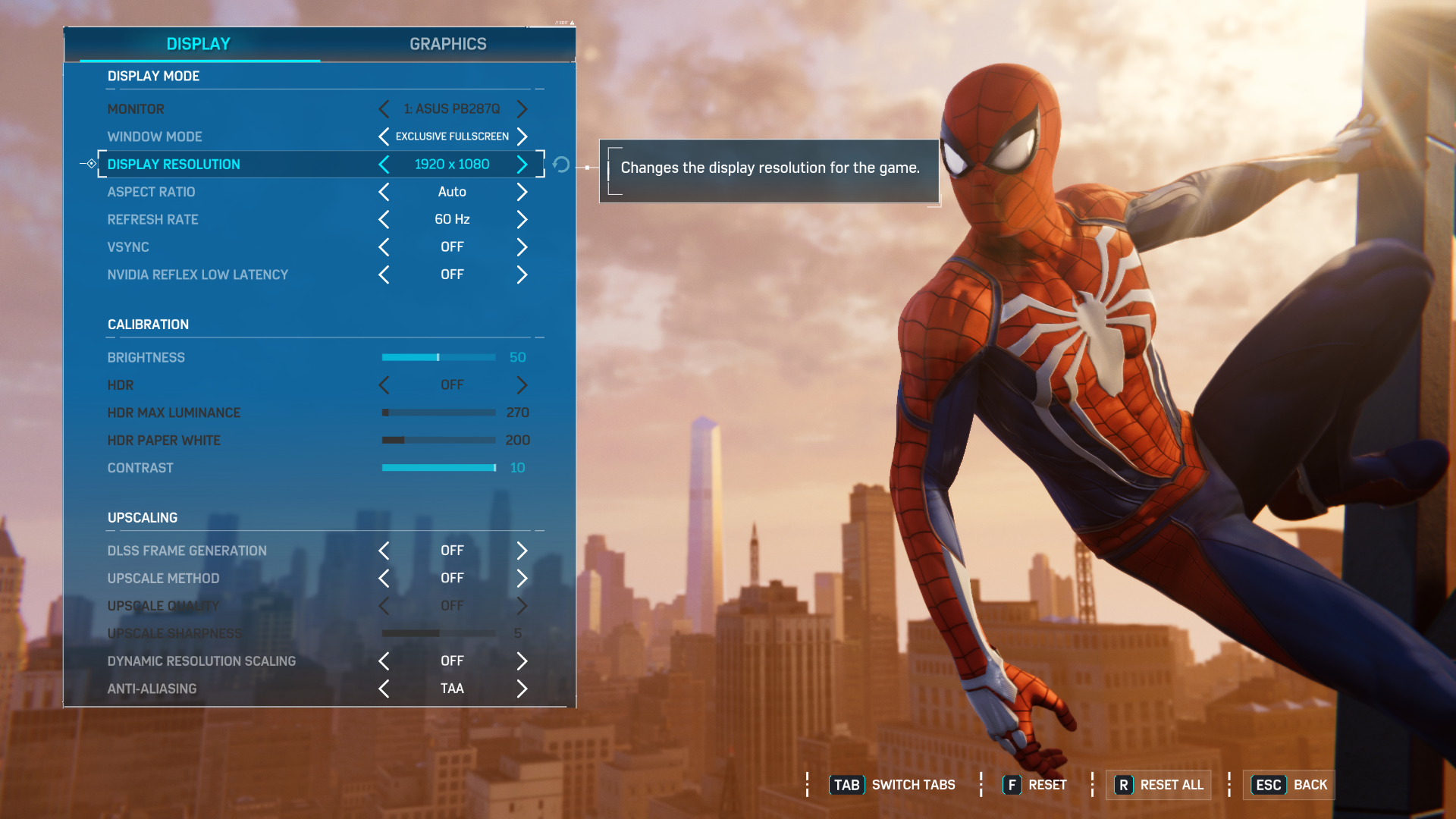
Task: Advance Aspect Ratio using right arrow
Action: coord(522,192)
